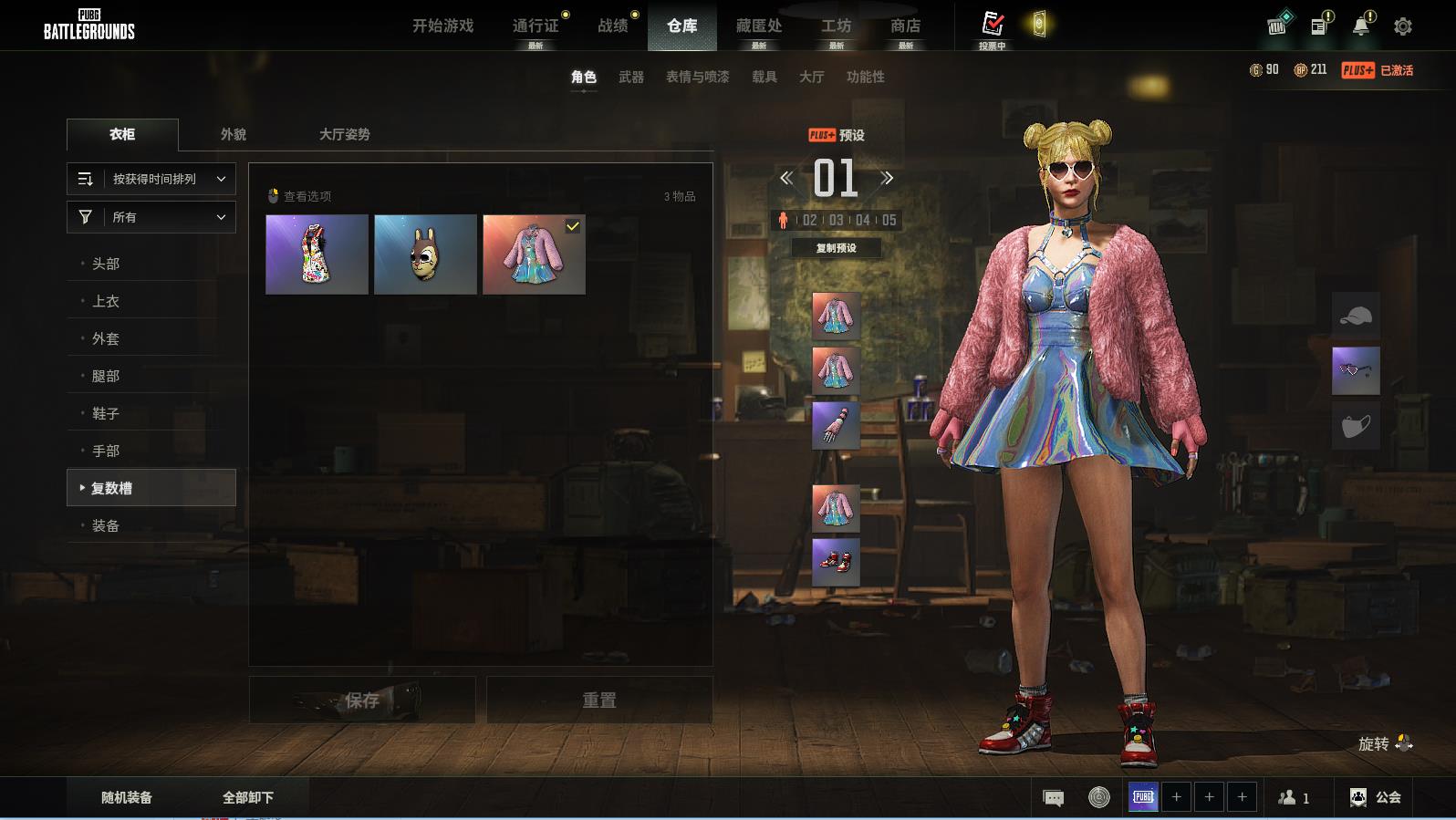Go to the next preset arrow
1456x820 pixels.
tap(887, 179)
